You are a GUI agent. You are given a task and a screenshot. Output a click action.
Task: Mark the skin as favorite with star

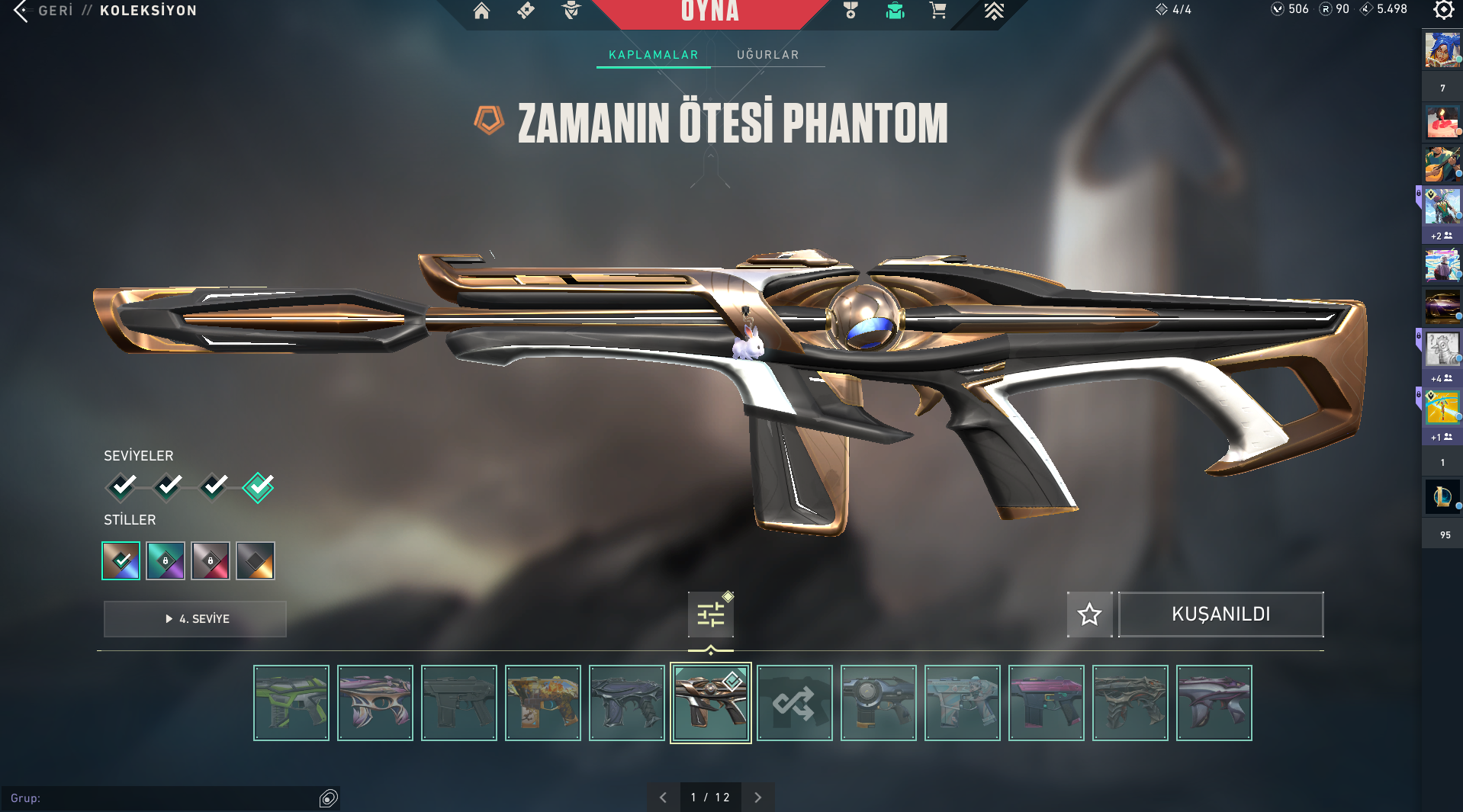tap(1089, 615)
